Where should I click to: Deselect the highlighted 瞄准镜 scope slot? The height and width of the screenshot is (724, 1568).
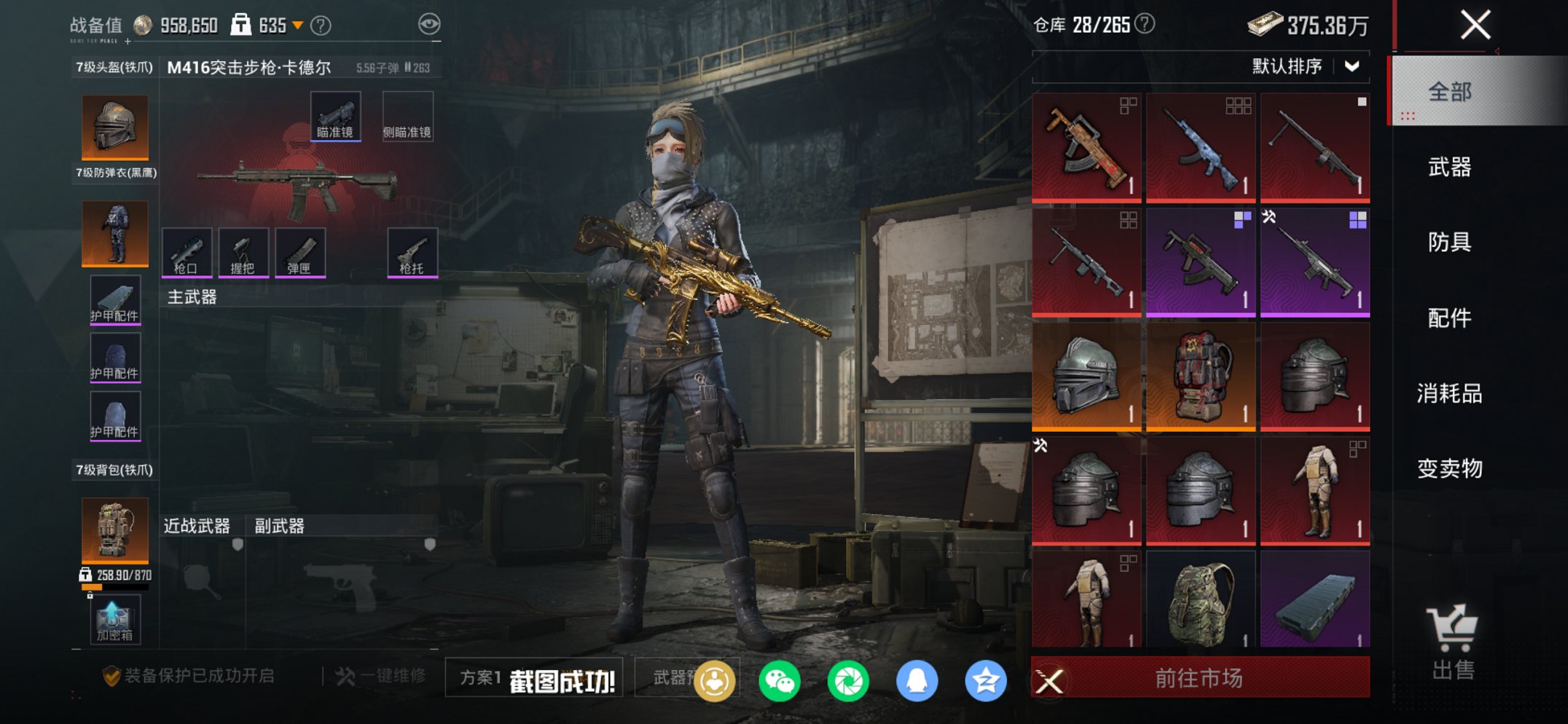pyautogui.click(x=336, y=115)
